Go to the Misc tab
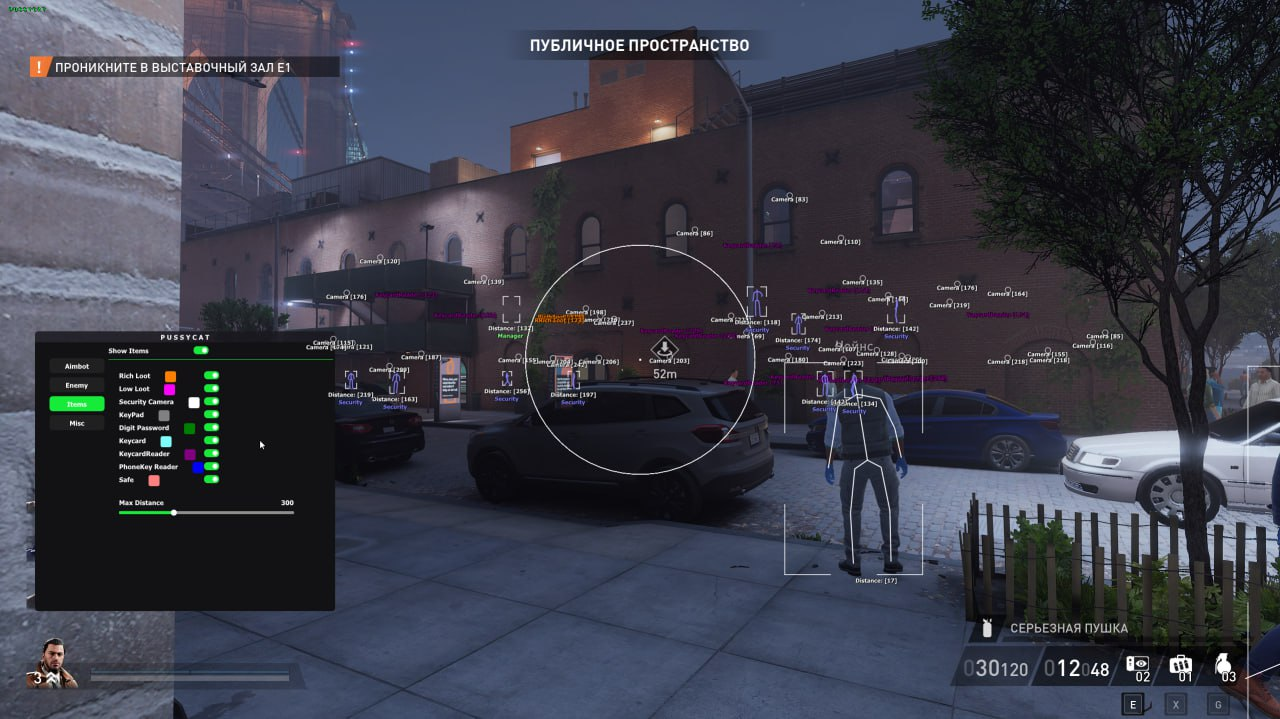Screen dimensions: 1280x719 click(77, 423)
